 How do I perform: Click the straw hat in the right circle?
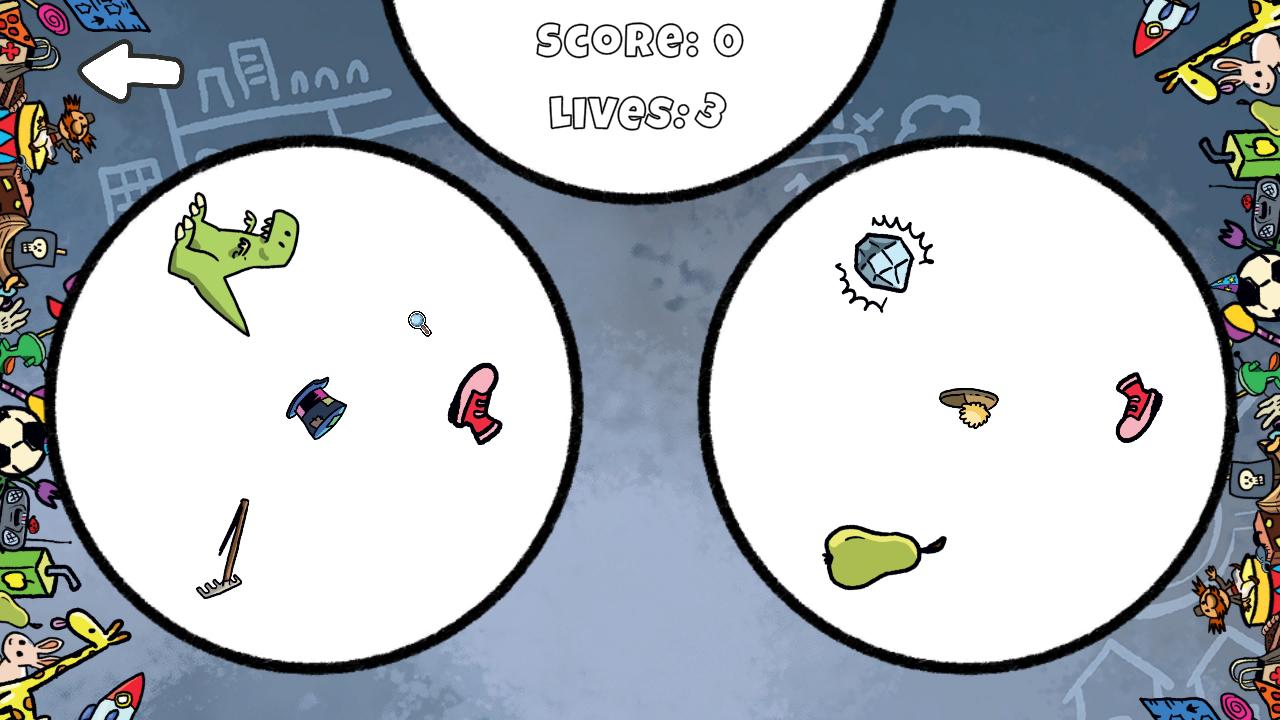coord(967,400)
